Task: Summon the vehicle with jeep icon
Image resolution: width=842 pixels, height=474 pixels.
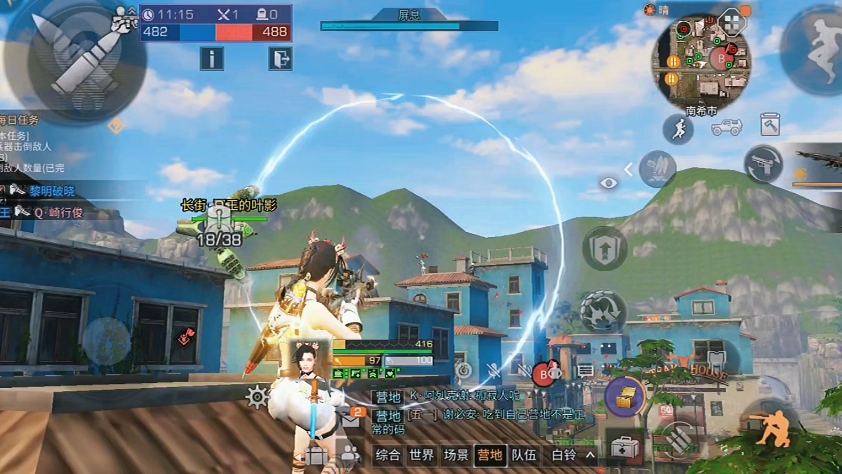Action: click(x=726, y=127)
